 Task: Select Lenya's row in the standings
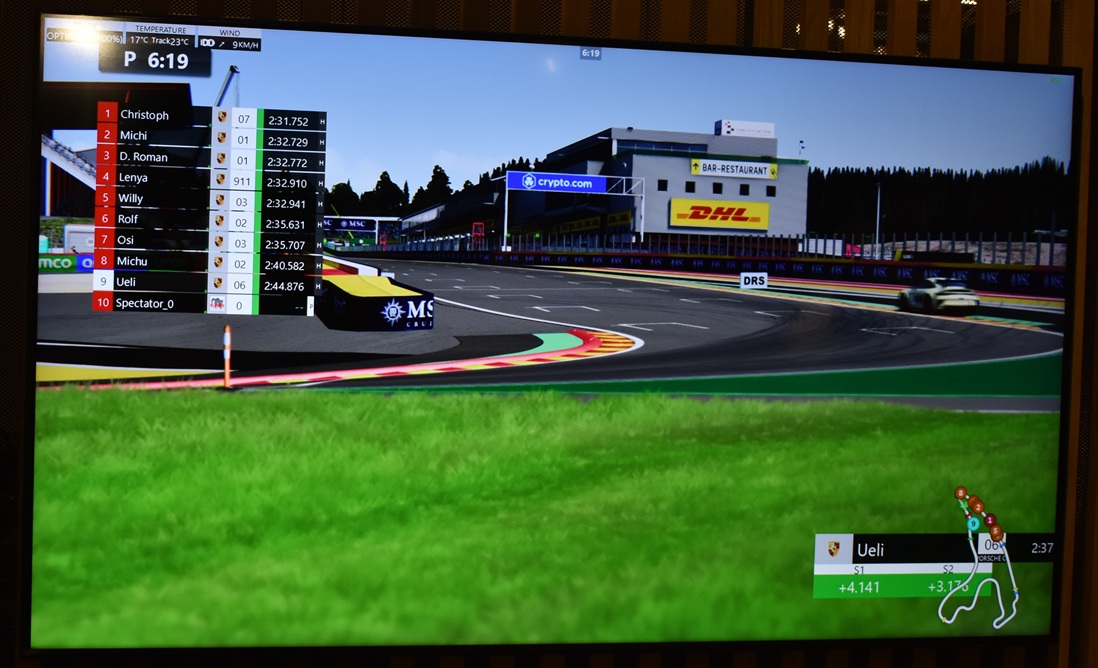(134, 178)
